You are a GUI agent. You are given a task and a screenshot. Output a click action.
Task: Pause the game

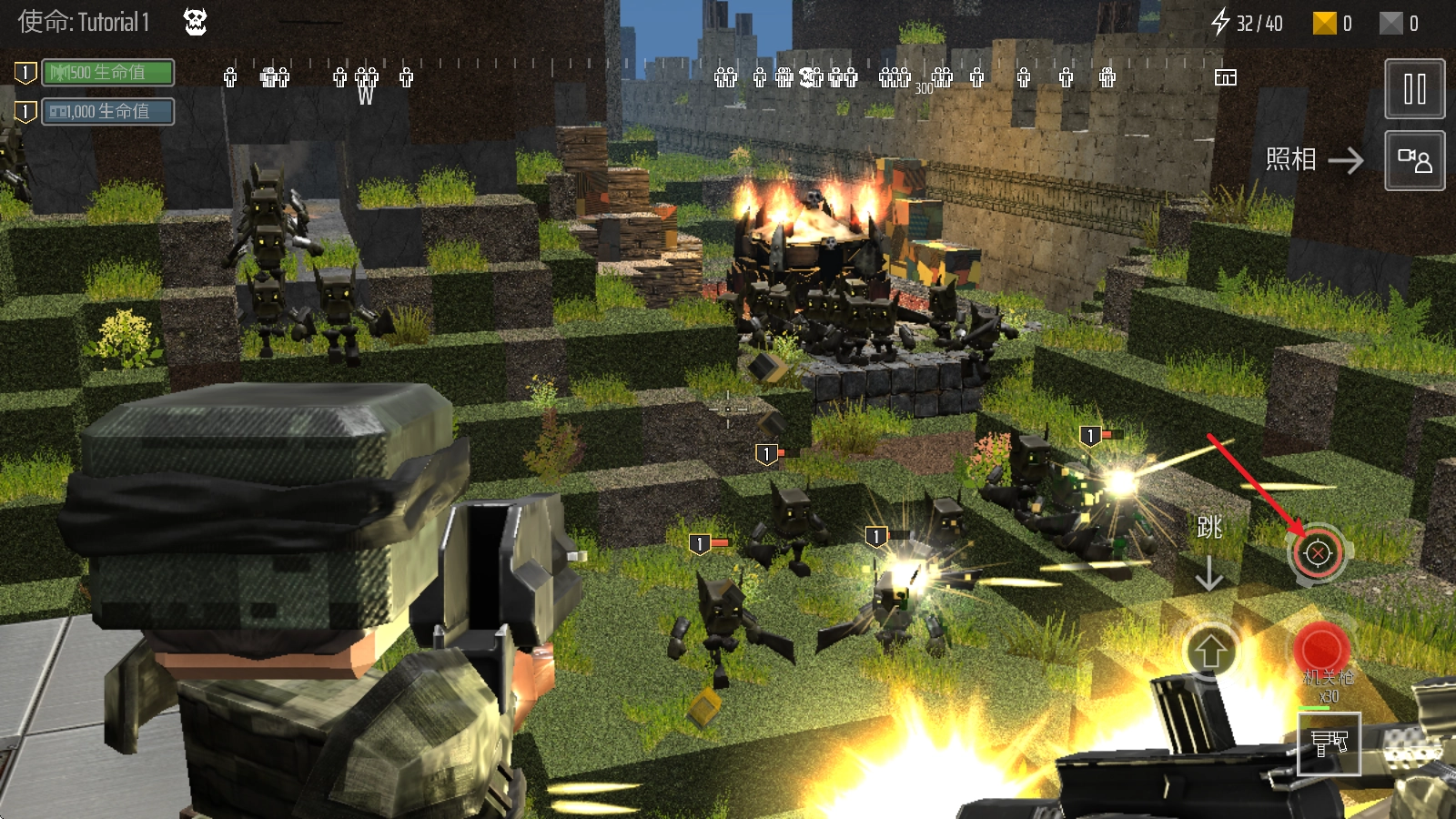pyautogui.click(x=1414, y=89)
